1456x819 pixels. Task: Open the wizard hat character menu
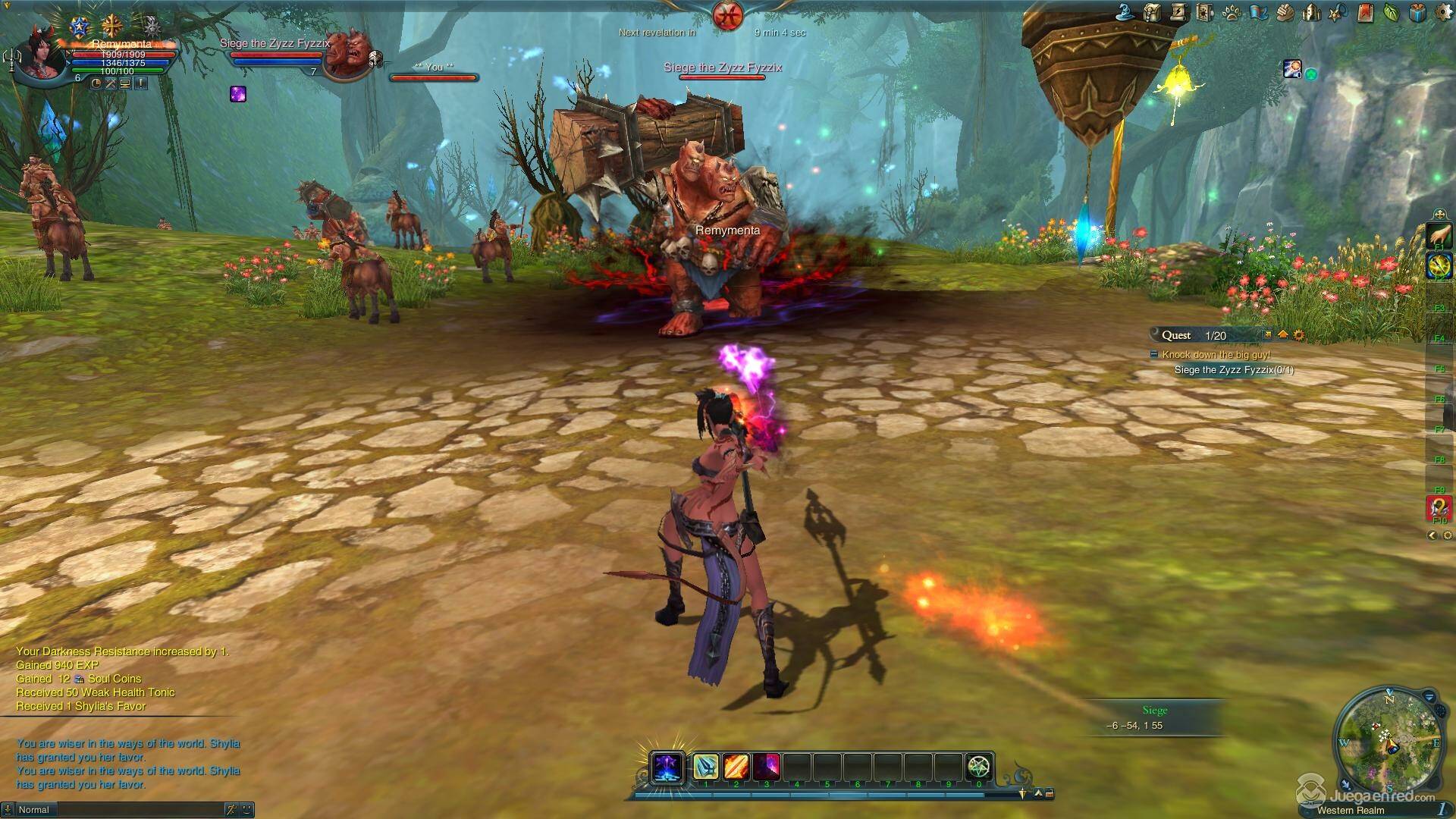coord(1127,12)
